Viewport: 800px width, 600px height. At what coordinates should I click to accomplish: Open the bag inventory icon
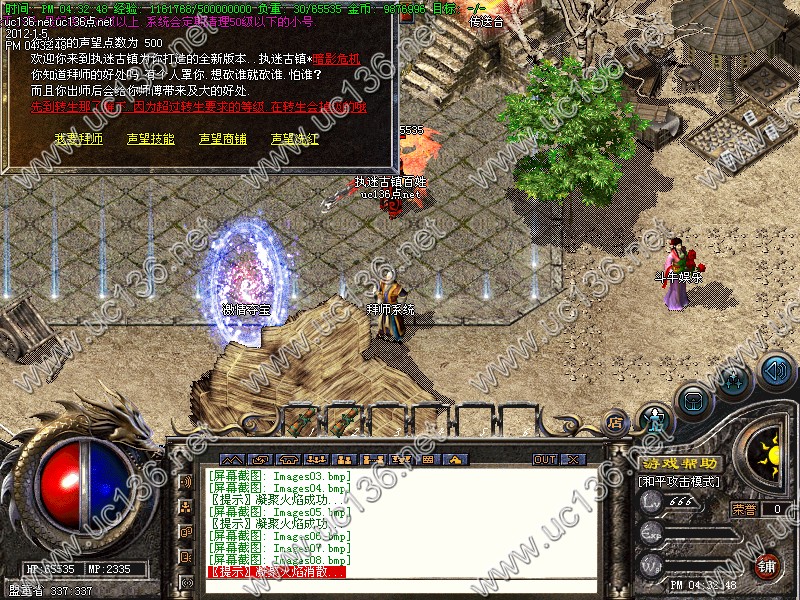(694, 401)
